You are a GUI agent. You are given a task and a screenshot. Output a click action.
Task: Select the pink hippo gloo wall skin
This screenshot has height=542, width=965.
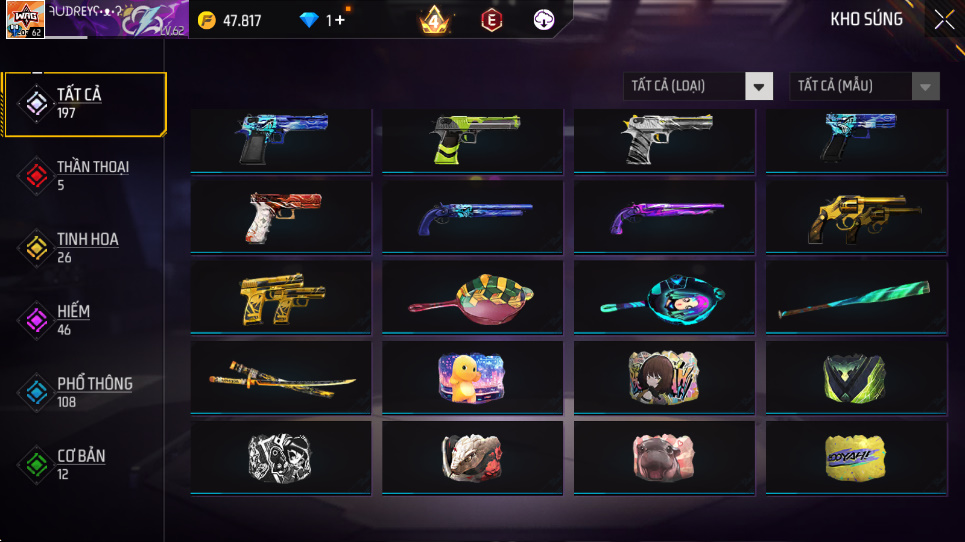coord(662,457)
